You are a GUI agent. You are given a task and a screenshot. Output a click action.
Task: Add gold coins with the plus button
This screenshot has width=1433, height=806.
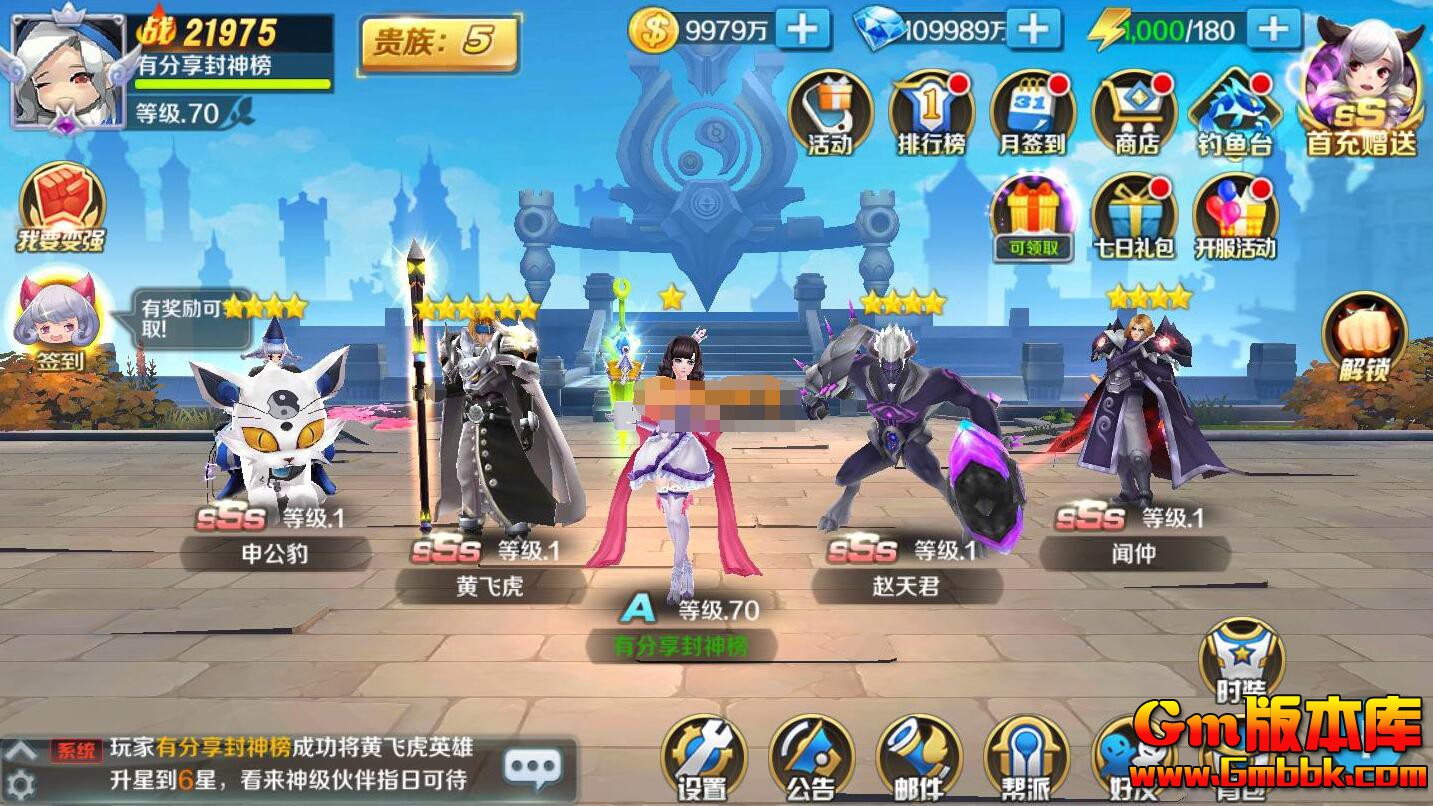[x=803, y=29]
